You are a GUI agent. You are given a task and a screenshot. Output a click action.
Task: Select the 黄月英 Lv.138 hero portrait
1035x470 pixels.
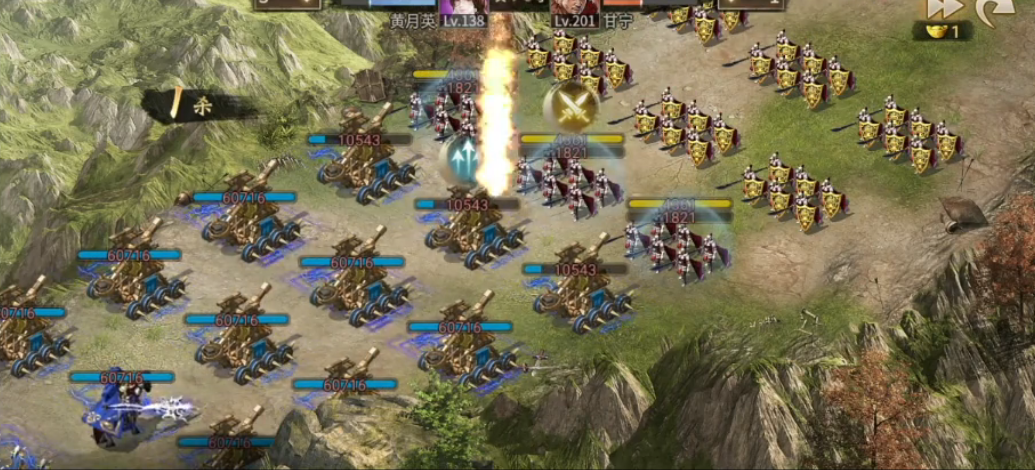click(x=464, y=8)
